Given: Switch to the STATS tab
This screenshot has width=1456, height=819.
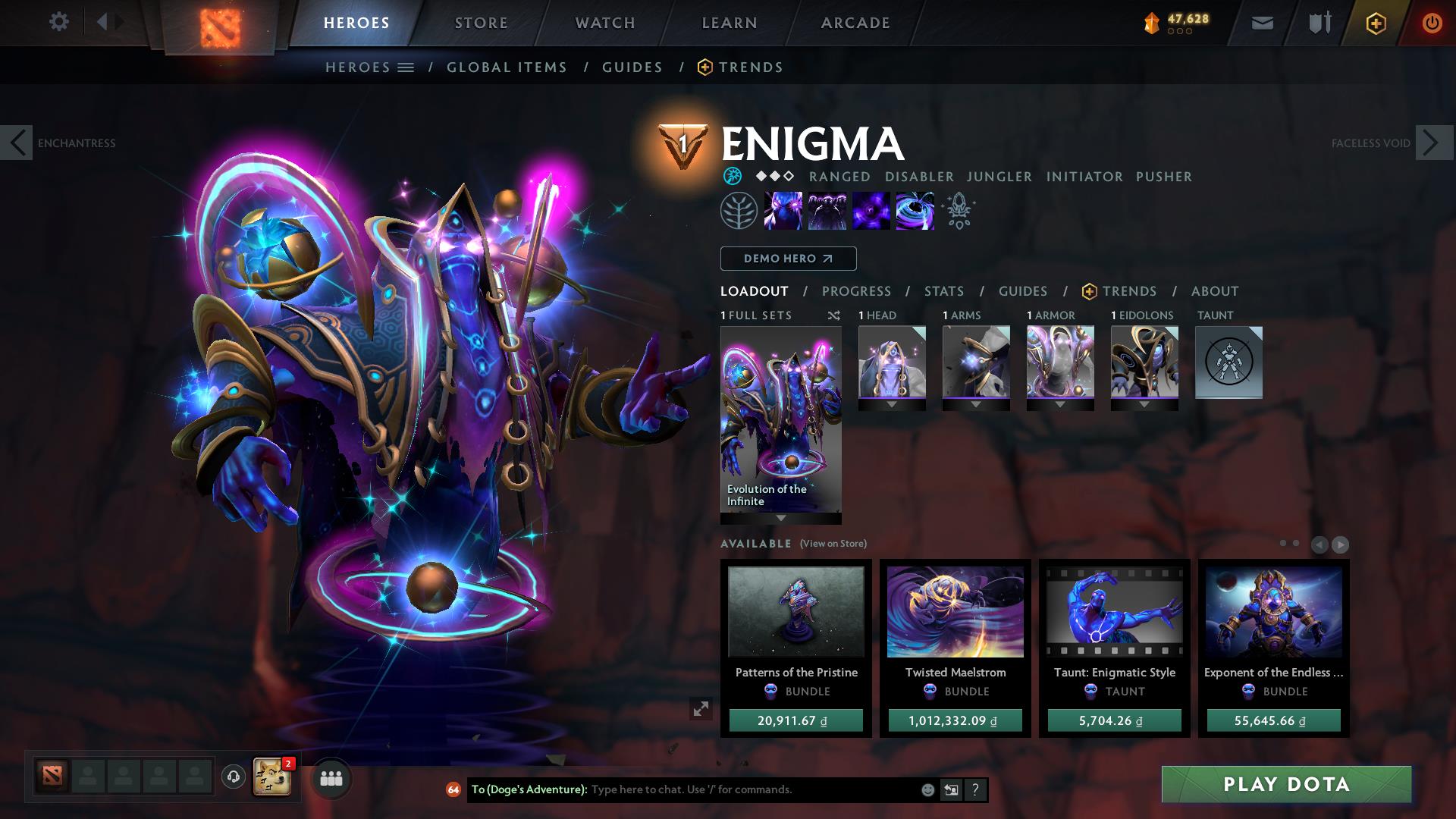Looking at the screenshot, I should 943,291.
